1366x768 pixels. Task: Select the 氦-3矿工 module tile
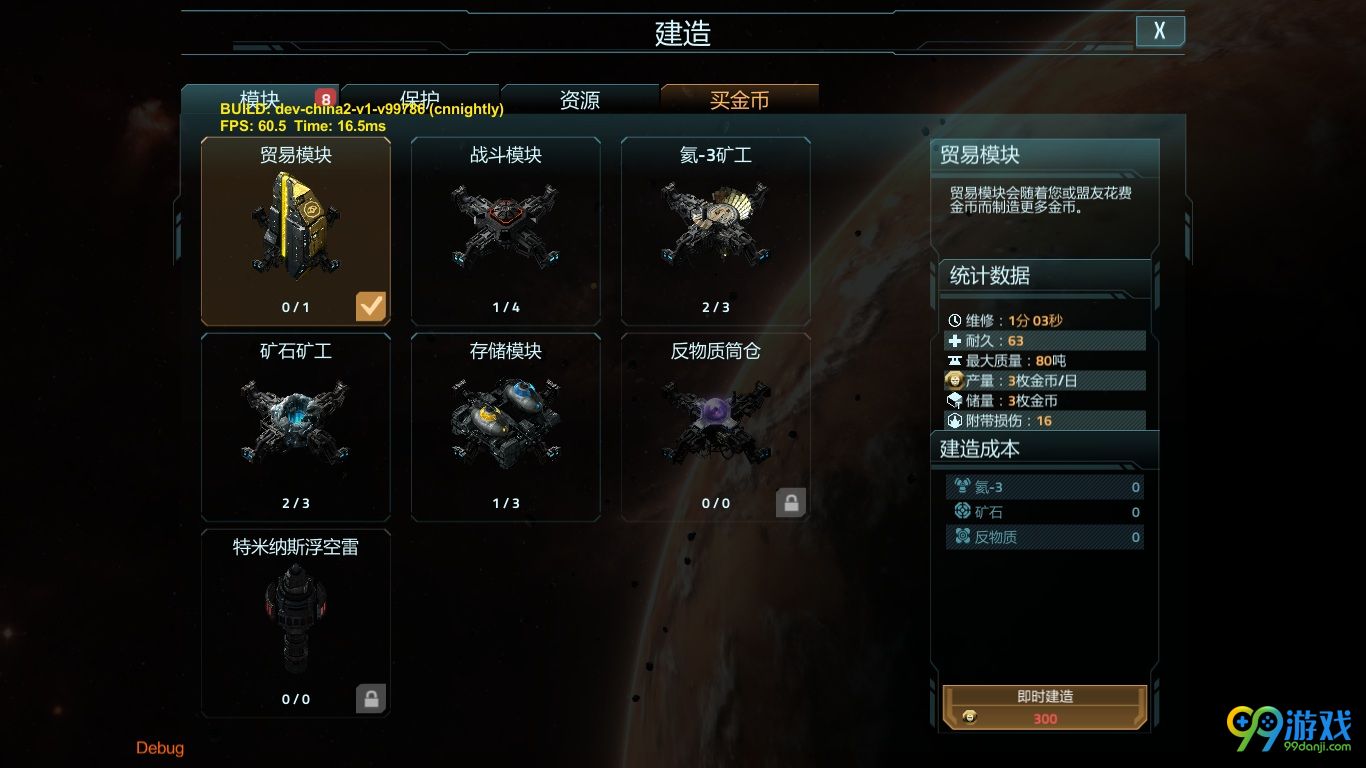click(x=716, y=231)
